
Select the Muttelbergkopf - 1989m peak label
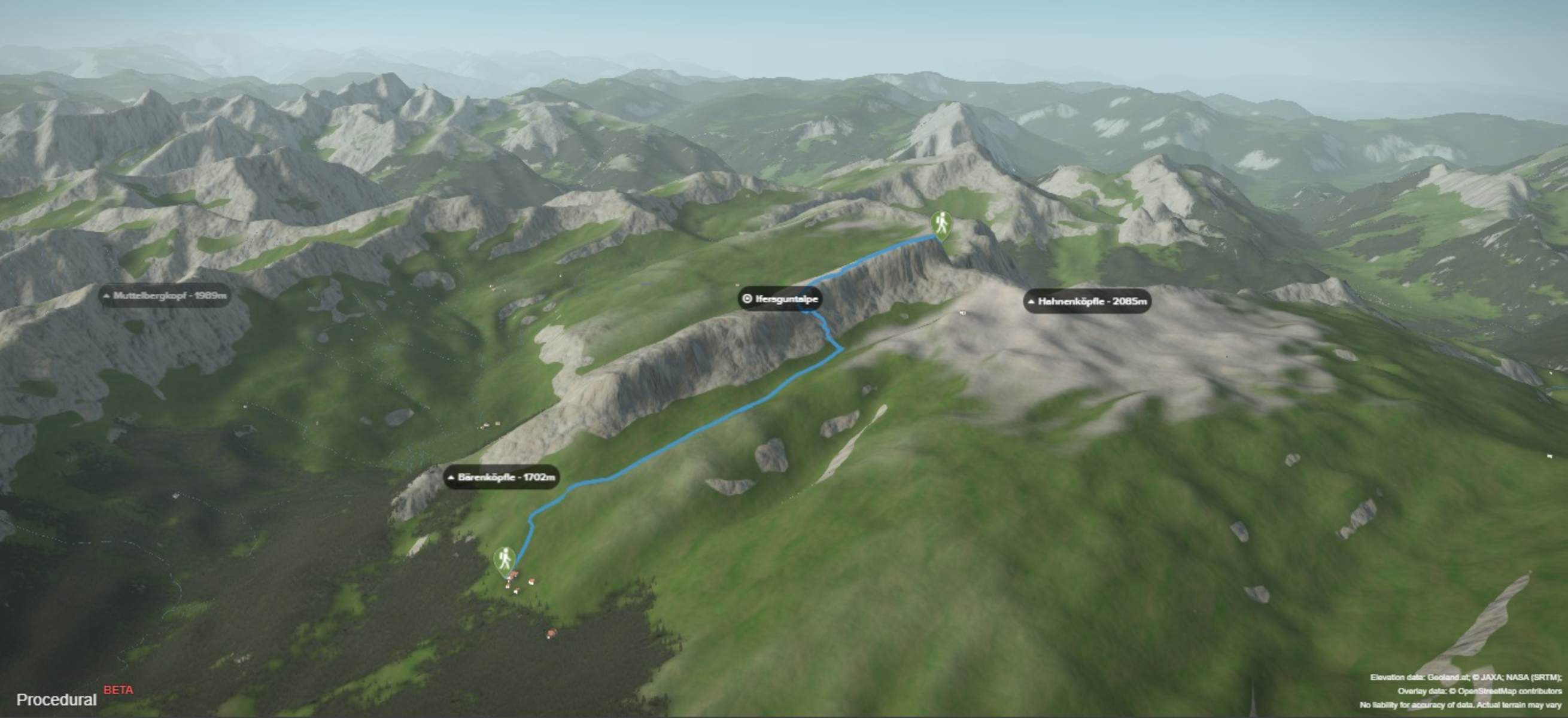(x=165, y=296)
